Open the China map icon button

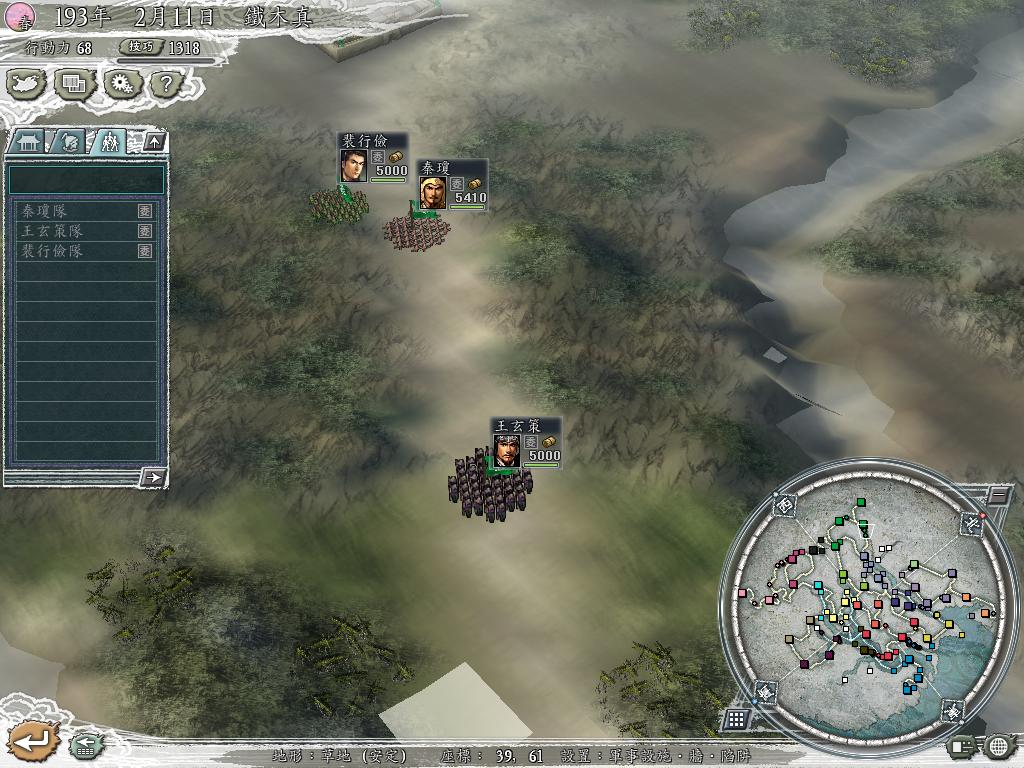[27, 84]
